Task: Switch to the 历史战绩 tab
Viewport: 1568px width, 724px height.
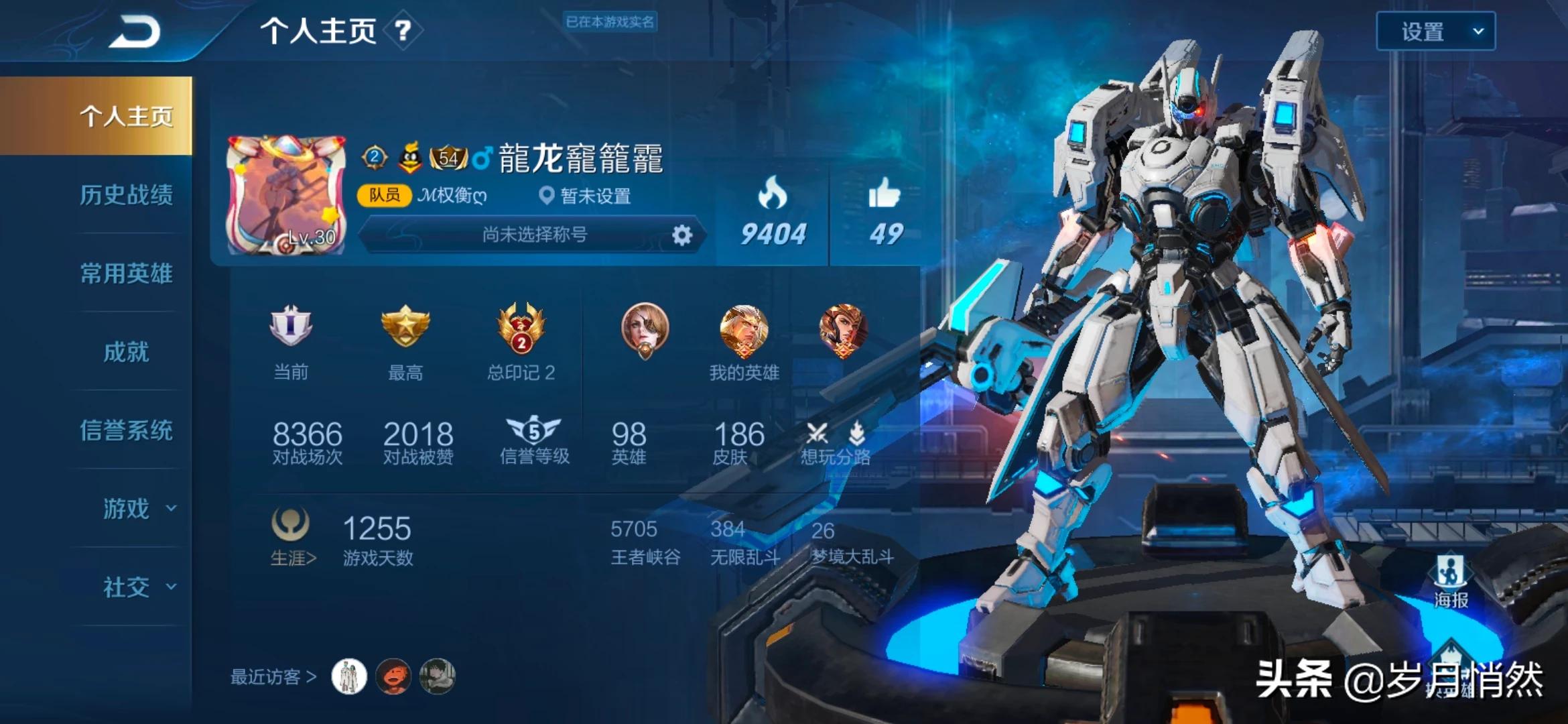Action: tap(126, 195)
